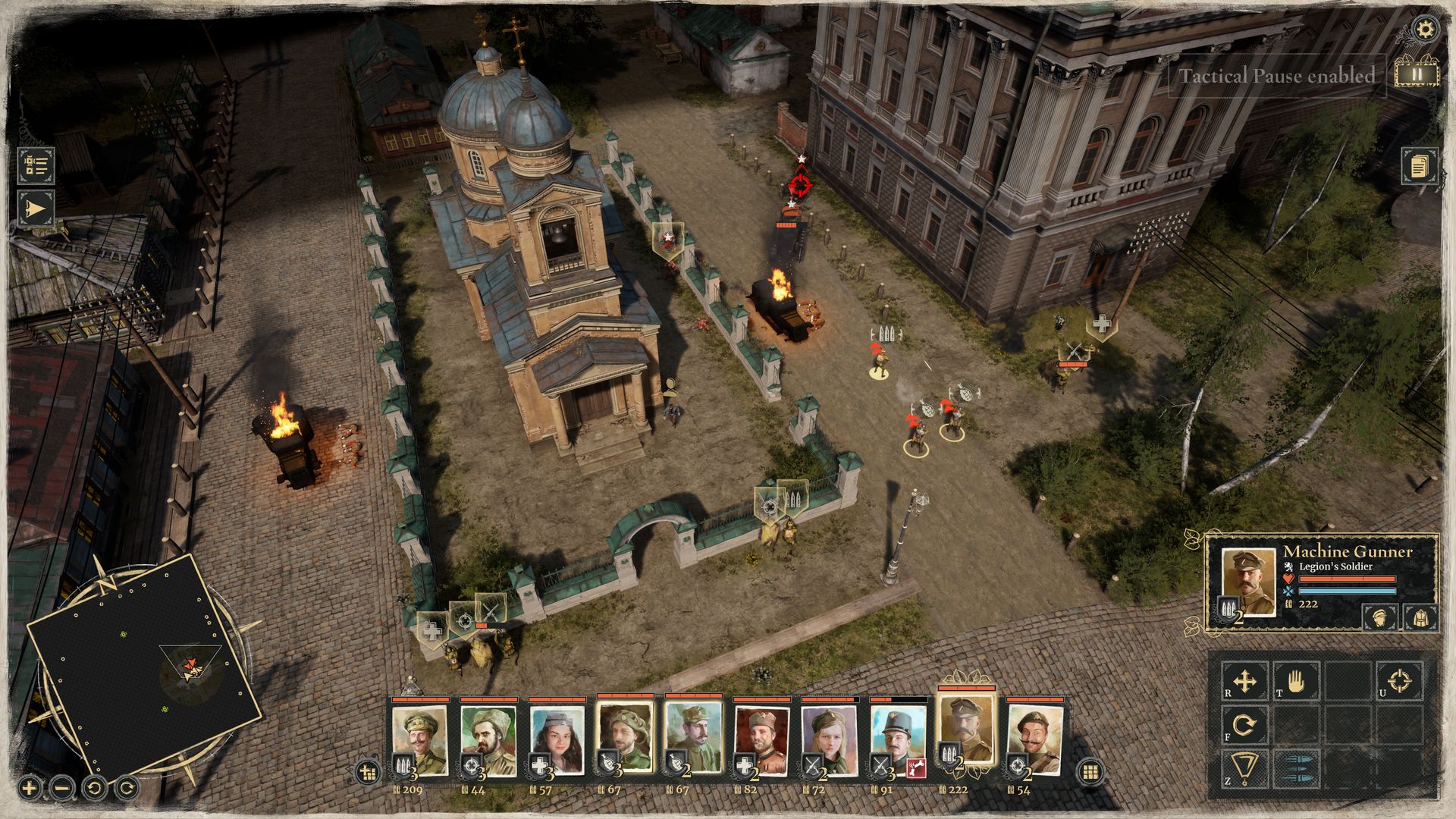Screen dimensions: 1456x819
Task: Activate the crosshair attack command
Action: pos(1400,680)
